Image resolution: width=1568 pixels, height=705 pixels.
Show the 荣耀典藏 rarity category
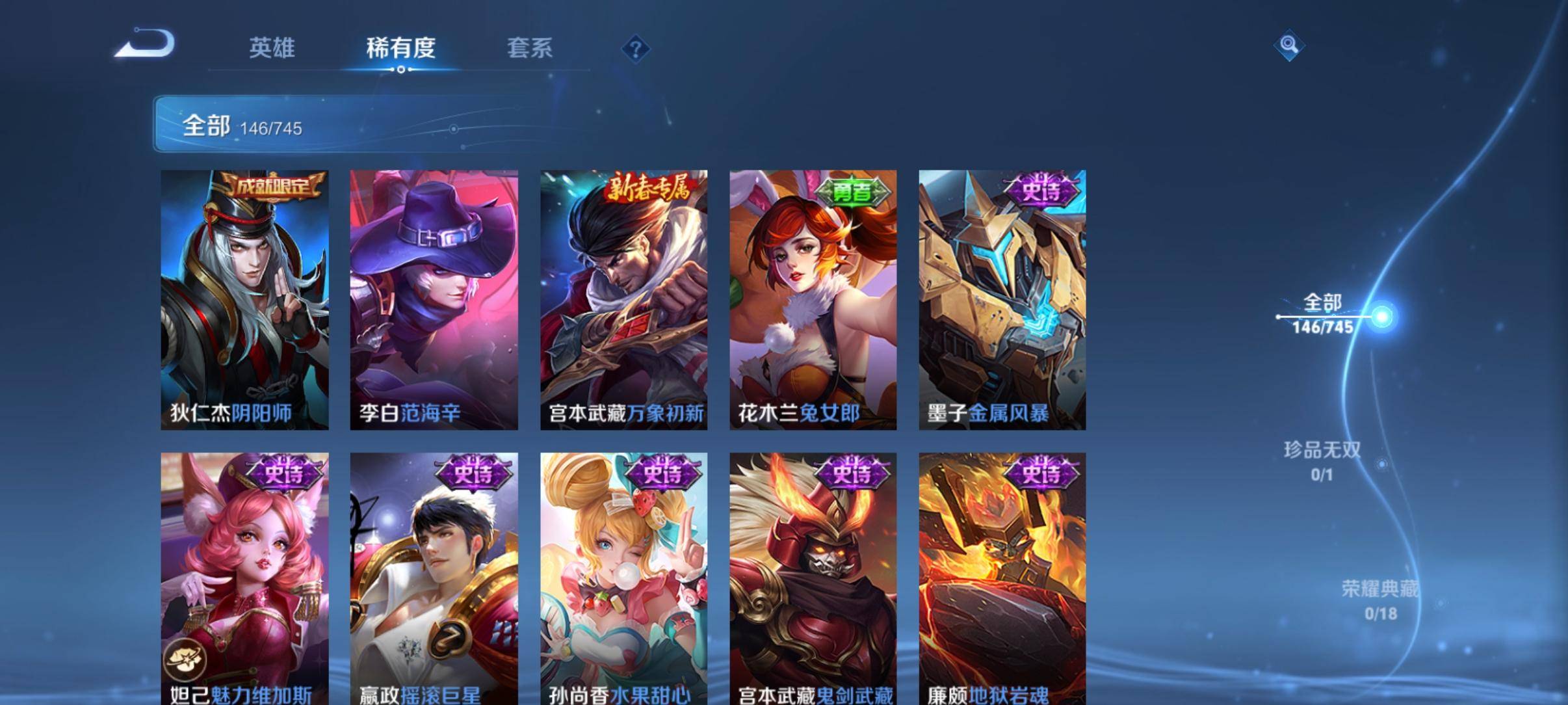tap(1379, 600)
